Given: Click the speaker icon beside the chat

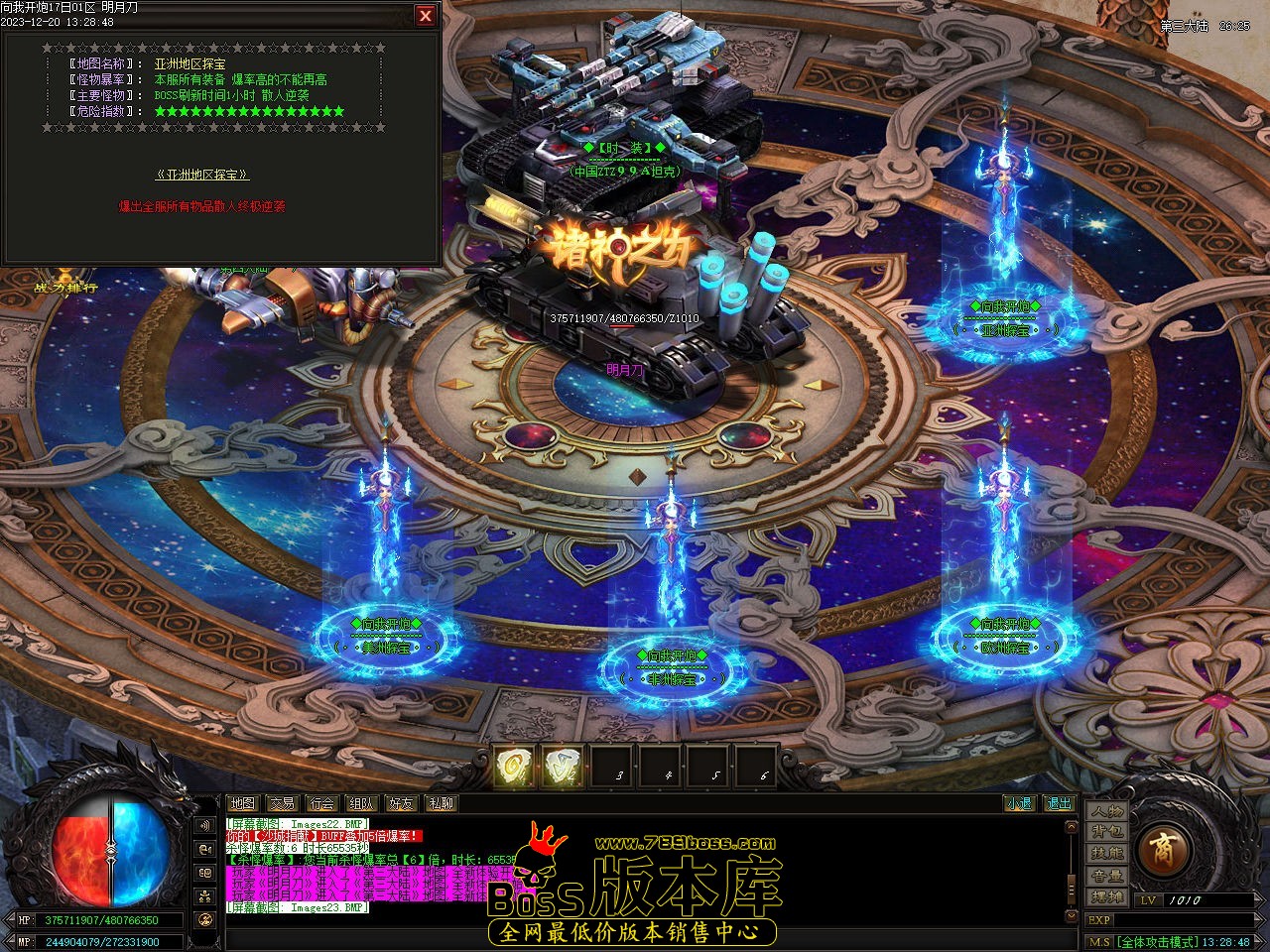Looking at the screenshot, I should [205, 825].
